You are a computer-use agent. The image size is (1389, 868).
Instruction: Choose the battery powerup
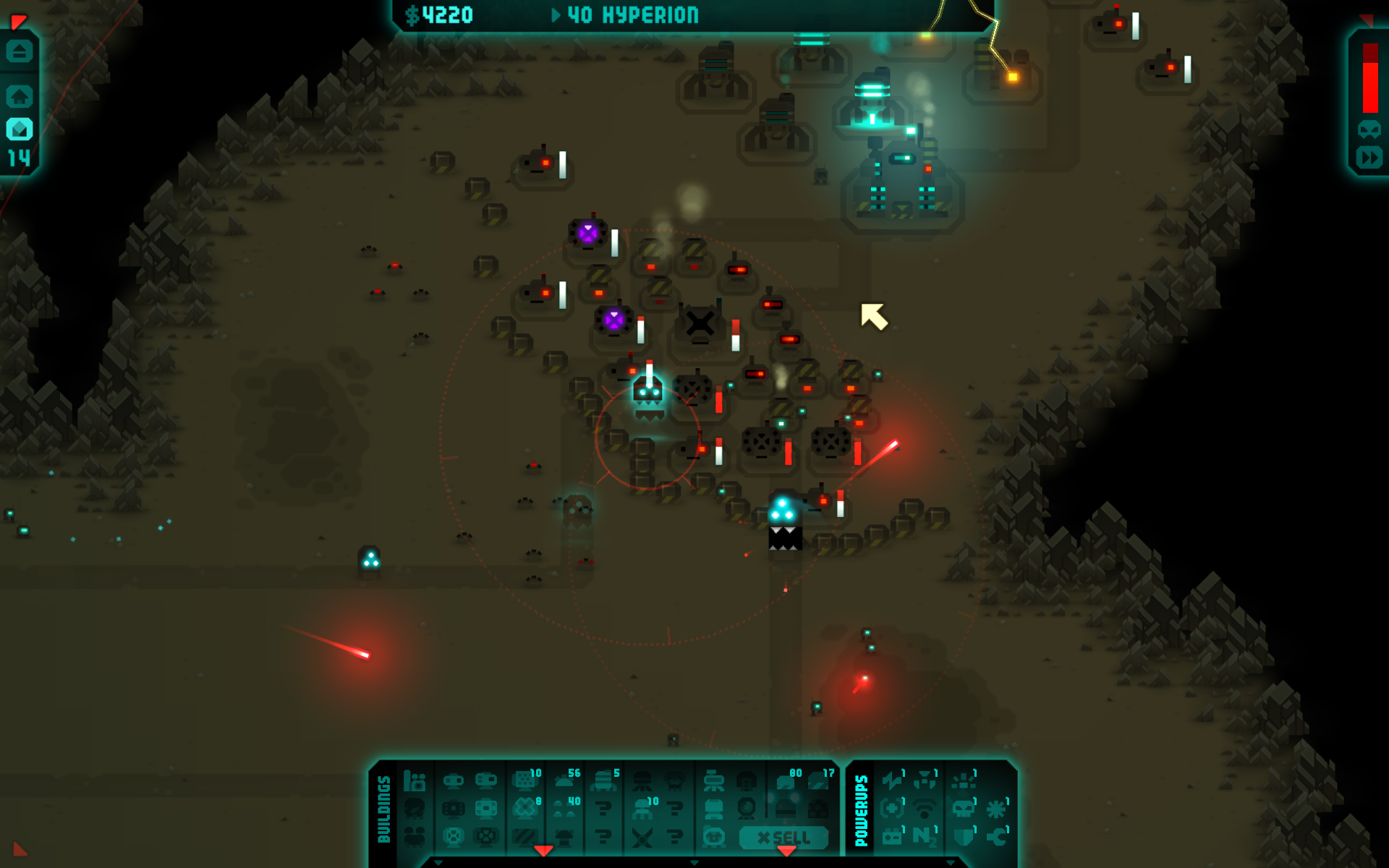tap(892, 836)
